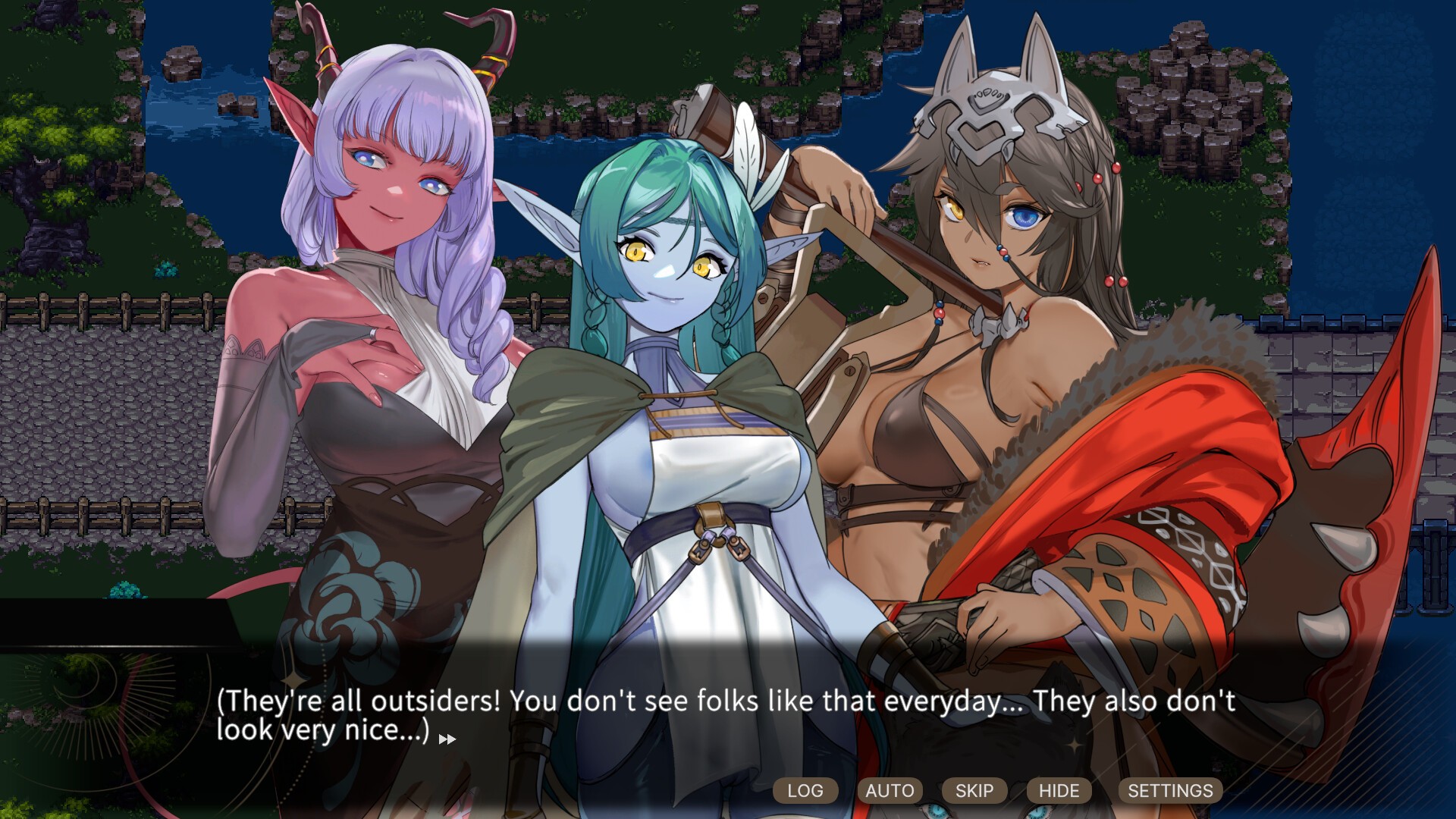Click the SKIP button
The width and height of the screenshot is (1456, 819).
point(974,790)
